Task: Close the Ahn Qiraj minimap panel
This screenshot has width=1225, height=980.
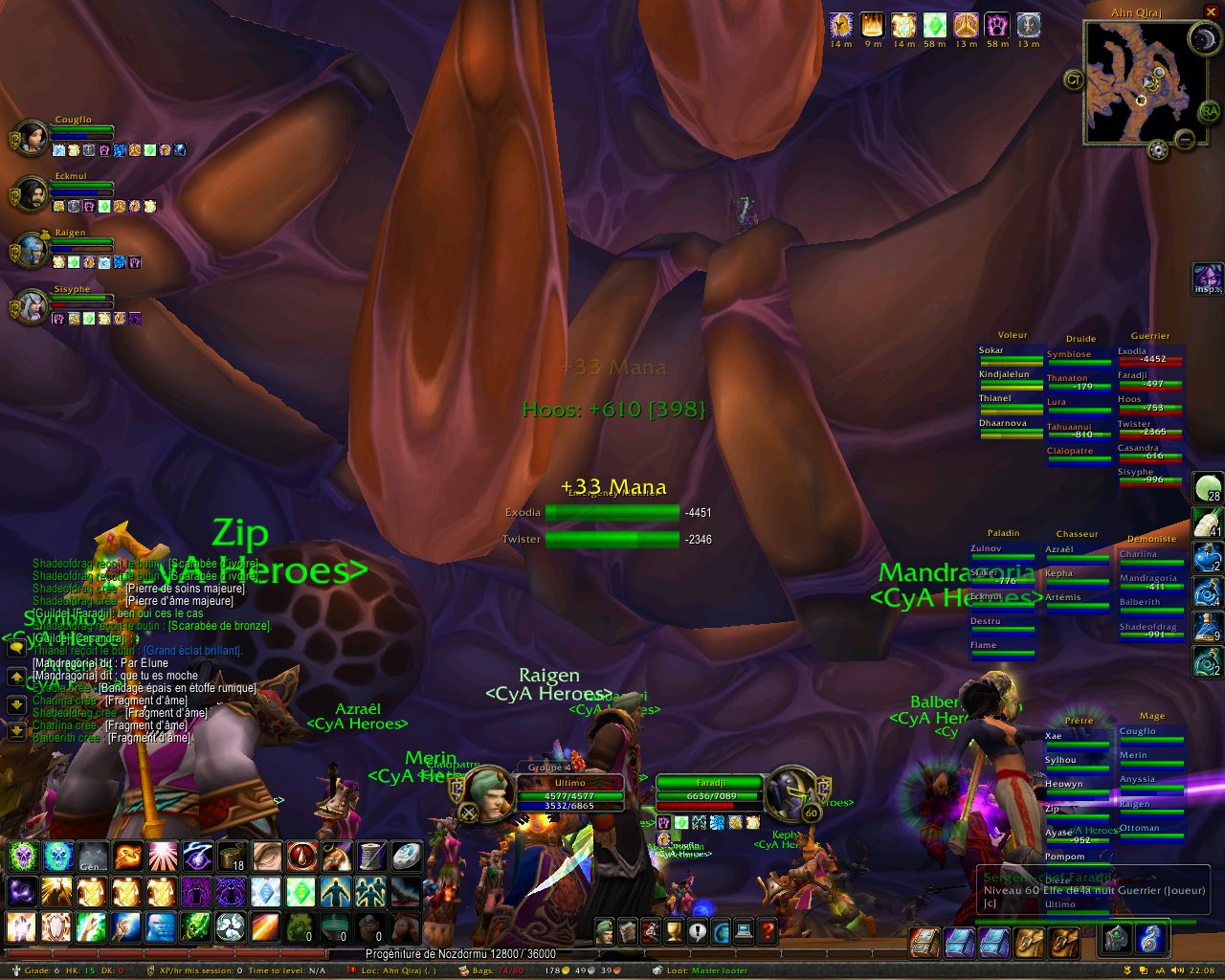Action: pos(1211,11)
